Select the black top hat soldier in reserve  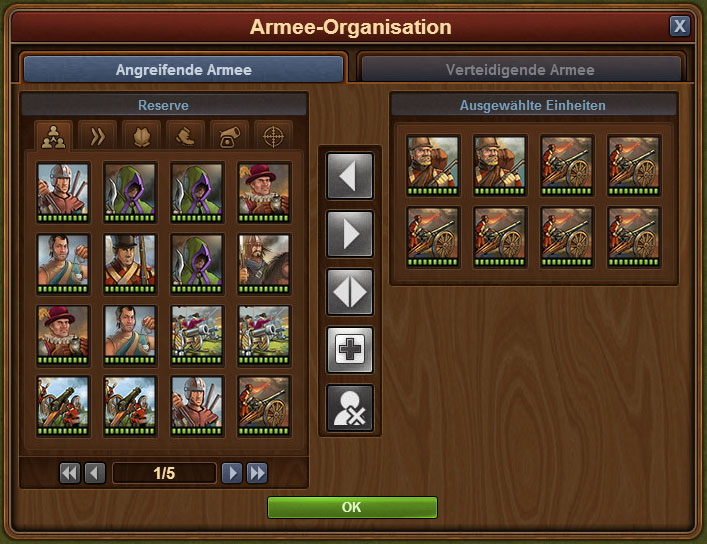coord(130,262)
